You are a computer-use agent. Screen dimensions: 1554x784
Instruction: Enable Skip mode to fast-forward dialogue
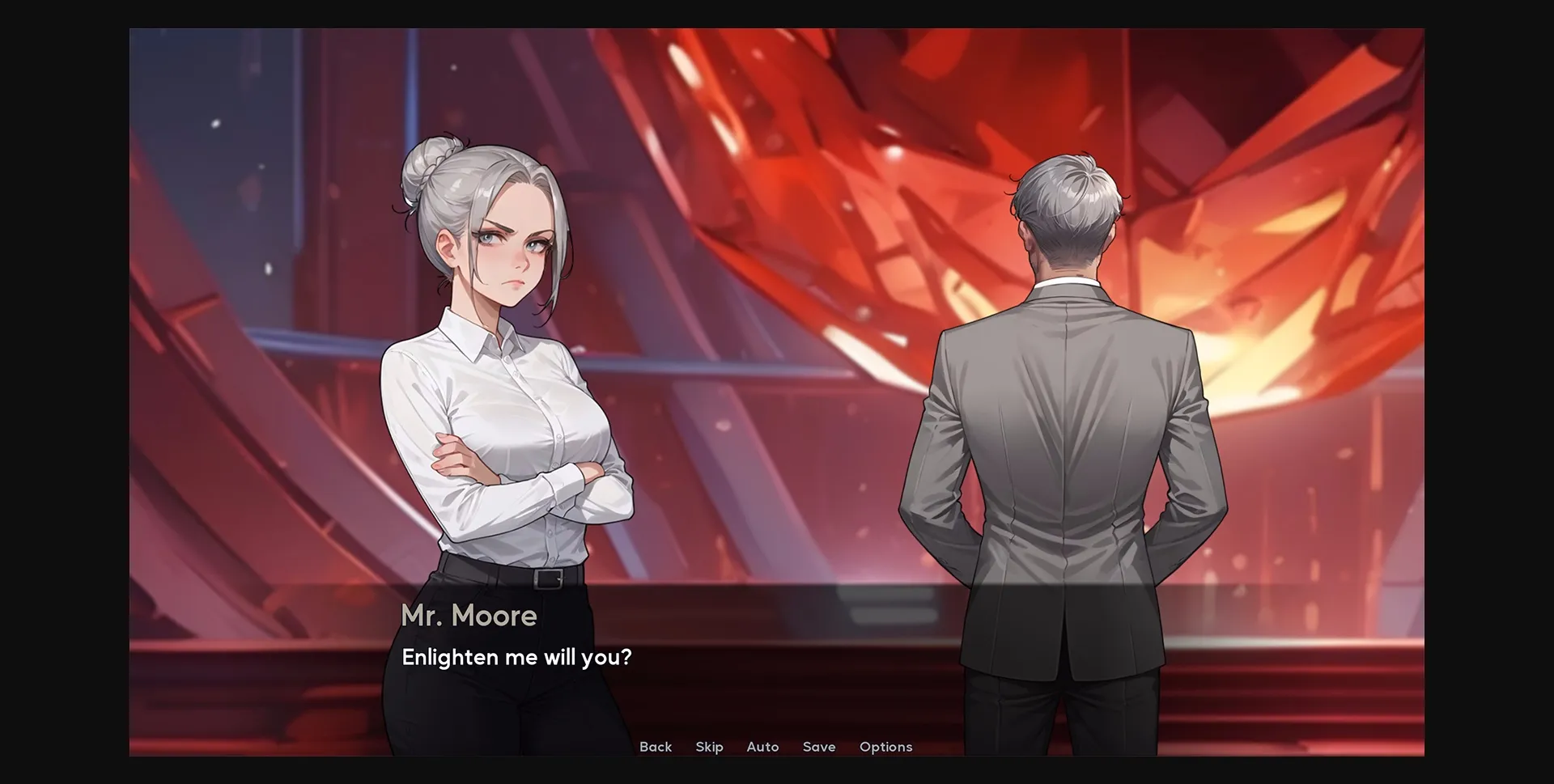pos(709,747)
